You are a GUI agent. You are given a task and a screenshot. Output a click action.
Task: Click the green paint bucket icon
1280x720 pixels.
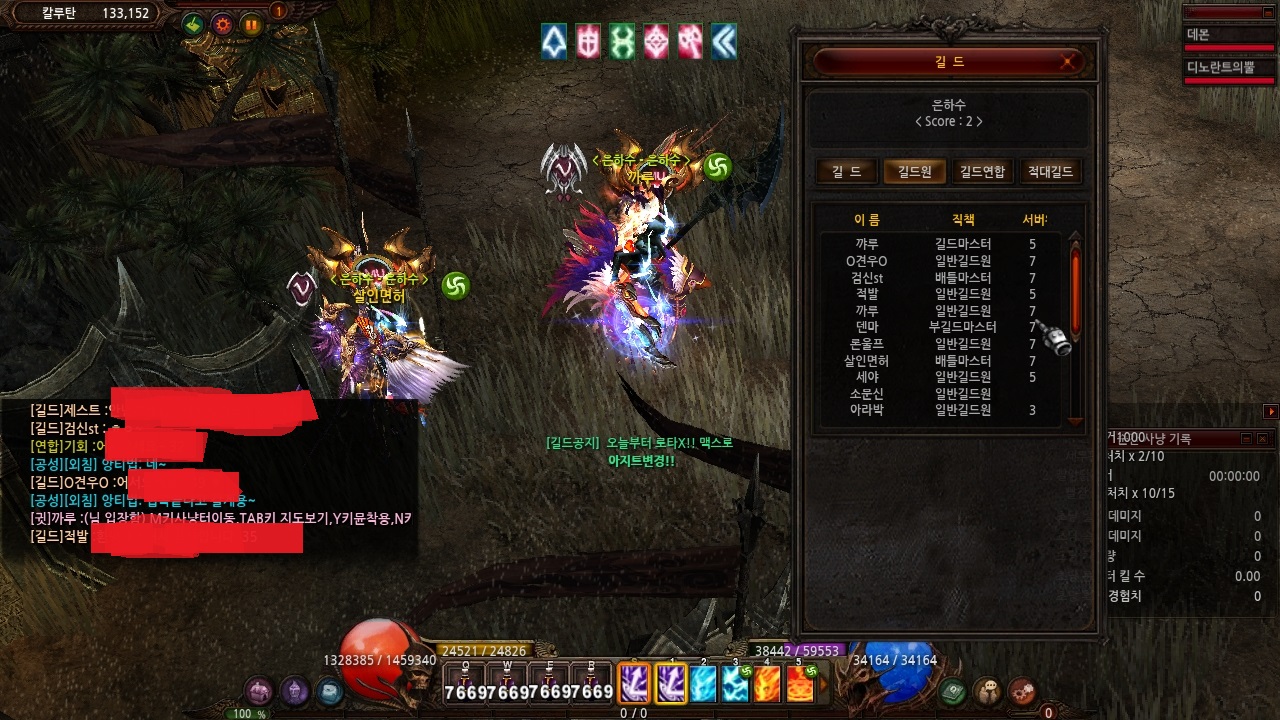point(193,25)
